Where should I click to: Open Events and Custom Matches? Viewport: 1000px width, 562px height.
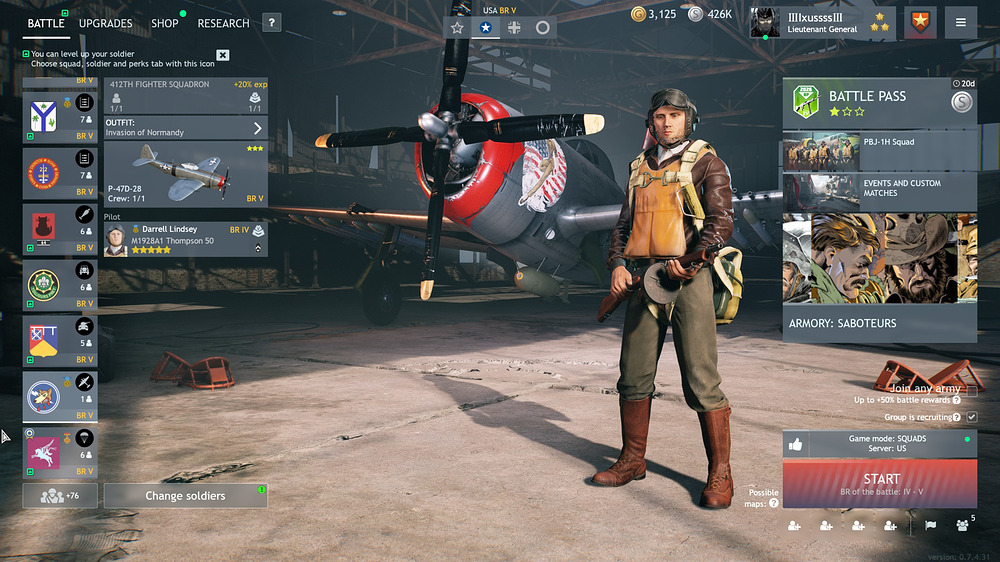(x=879, y=192)
